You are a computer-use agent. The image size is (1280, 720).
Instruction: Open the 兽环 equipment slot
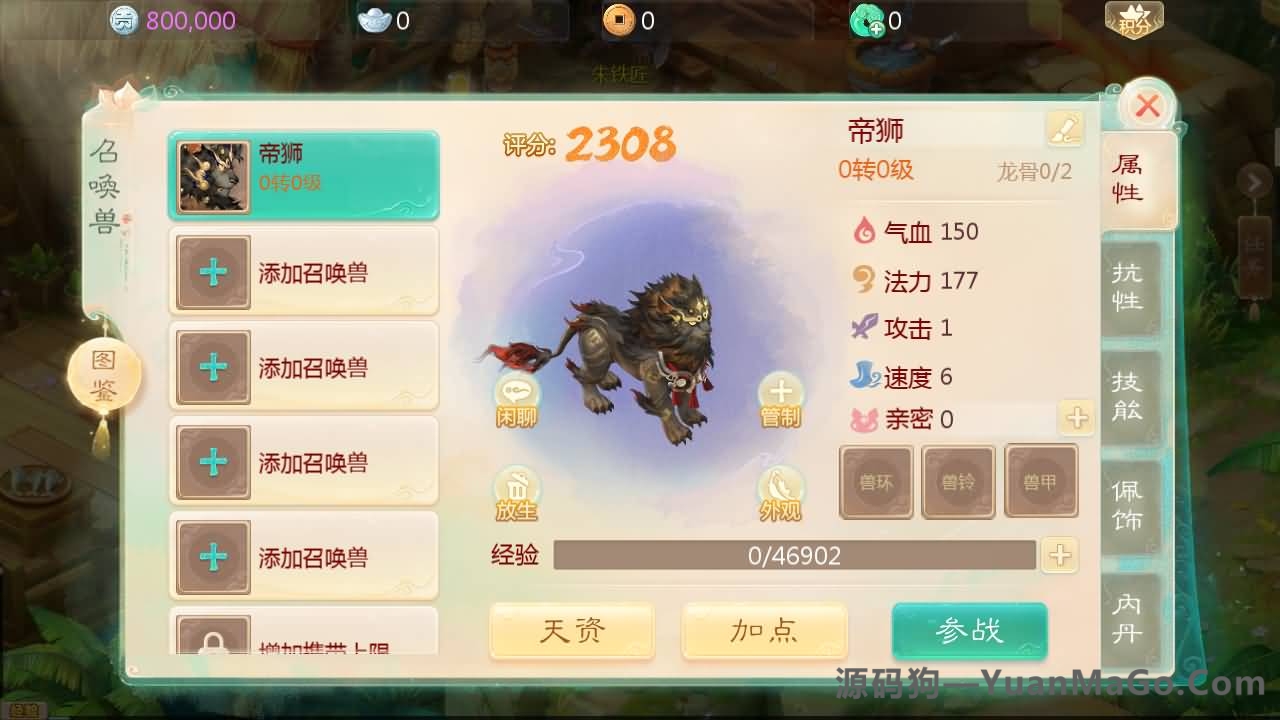coord(876,481)
